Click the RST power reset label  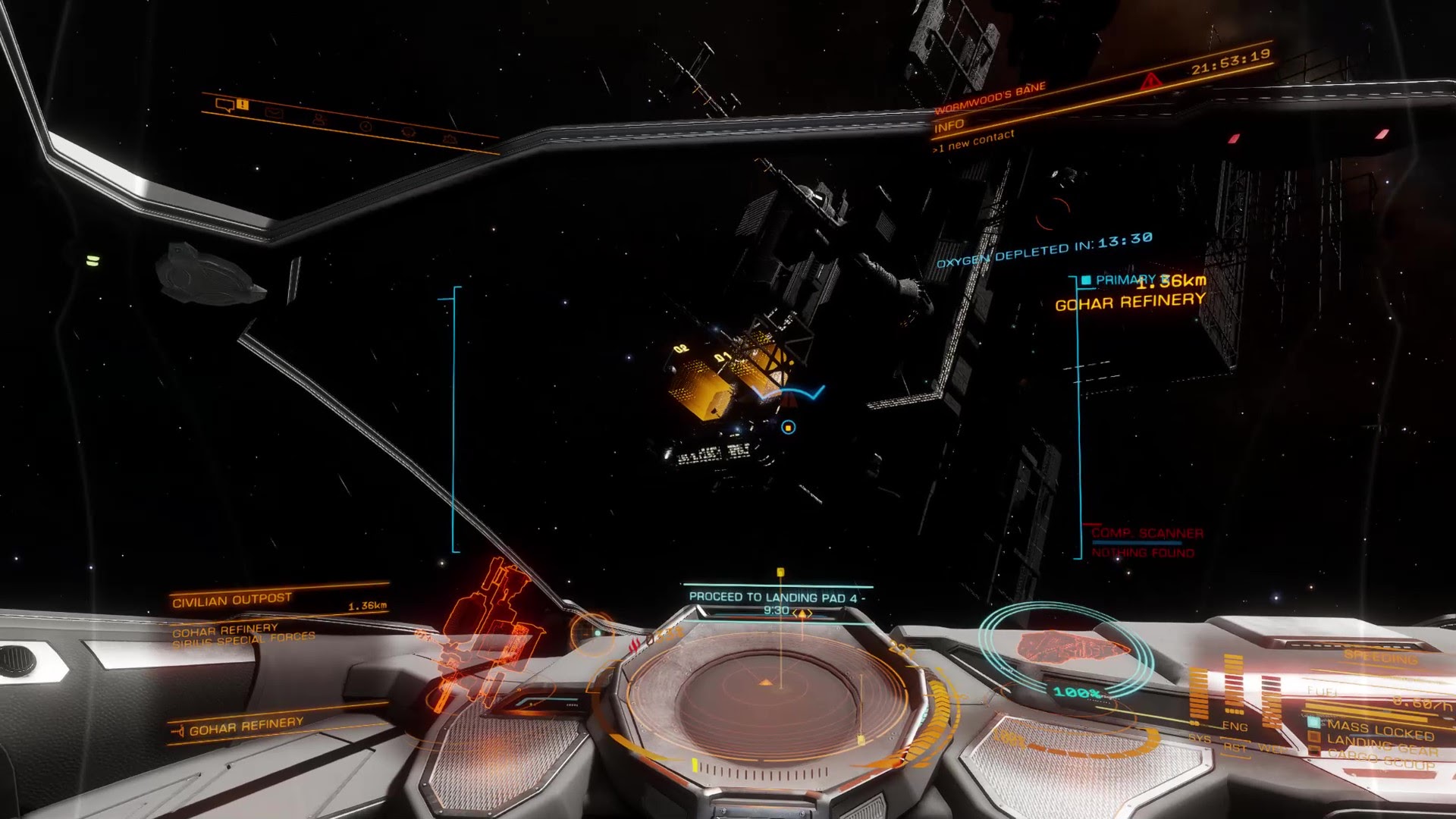[1235, 748]
